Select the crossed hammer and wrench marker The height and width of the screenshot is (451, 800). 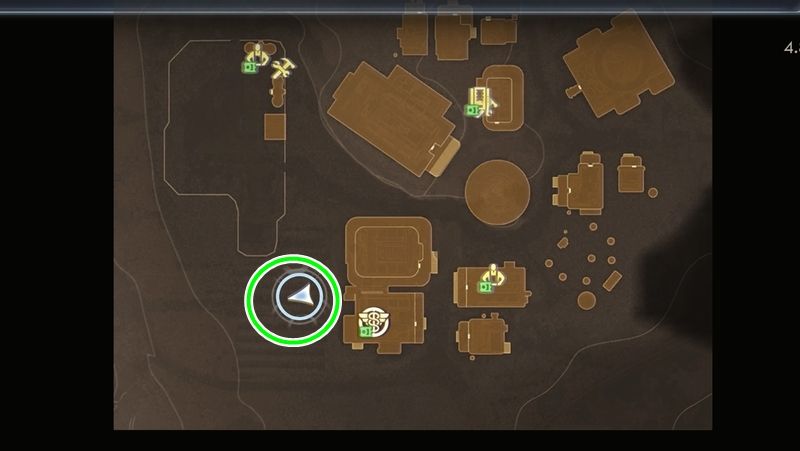284,69
